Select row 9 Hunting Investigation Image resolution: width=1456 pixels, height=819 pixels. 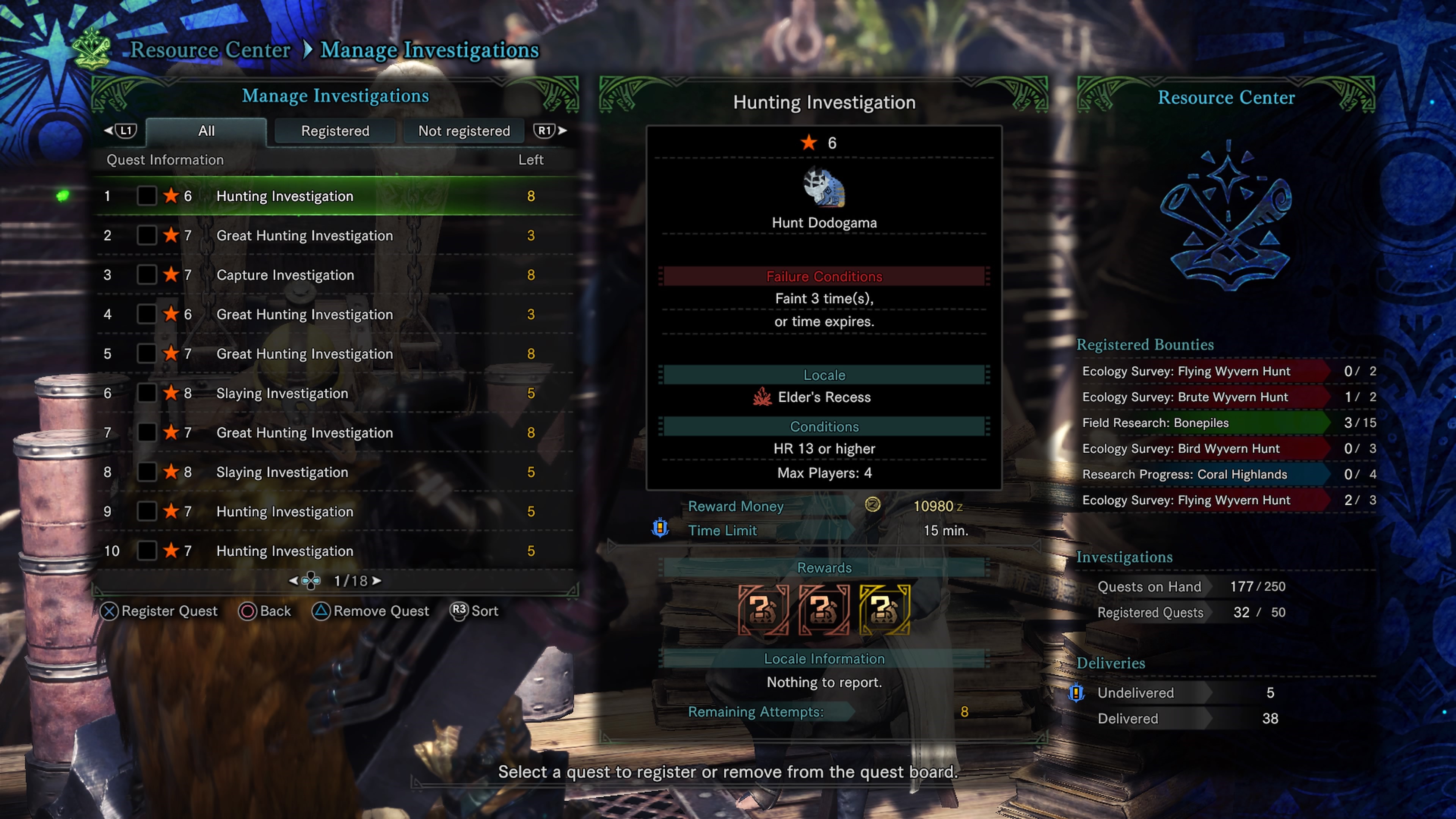pyautogui.click(x=284, y=511)
